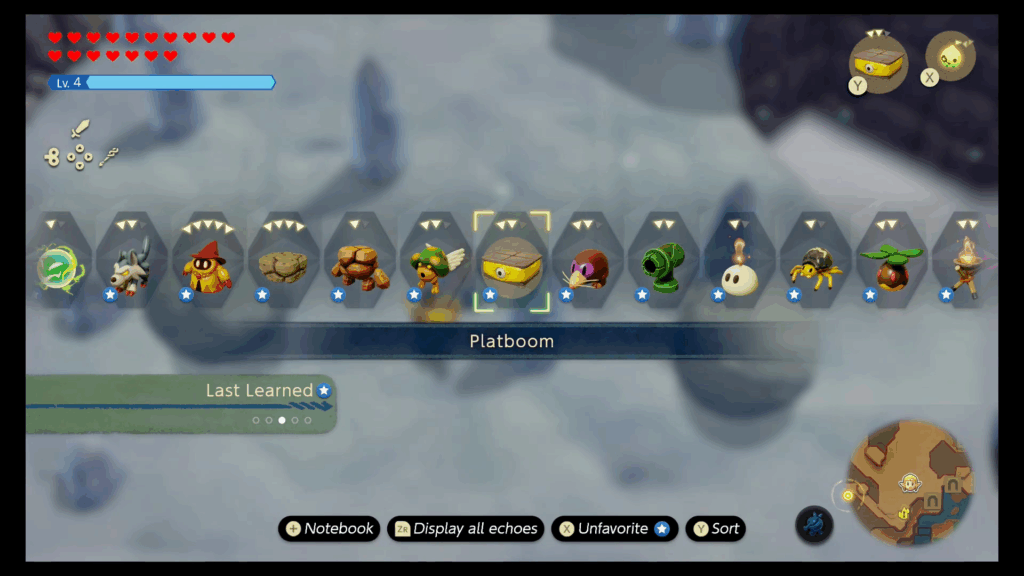Viewport: 1024px width, 576px height.
Task: Click Display all echoes
Action: 466,529
